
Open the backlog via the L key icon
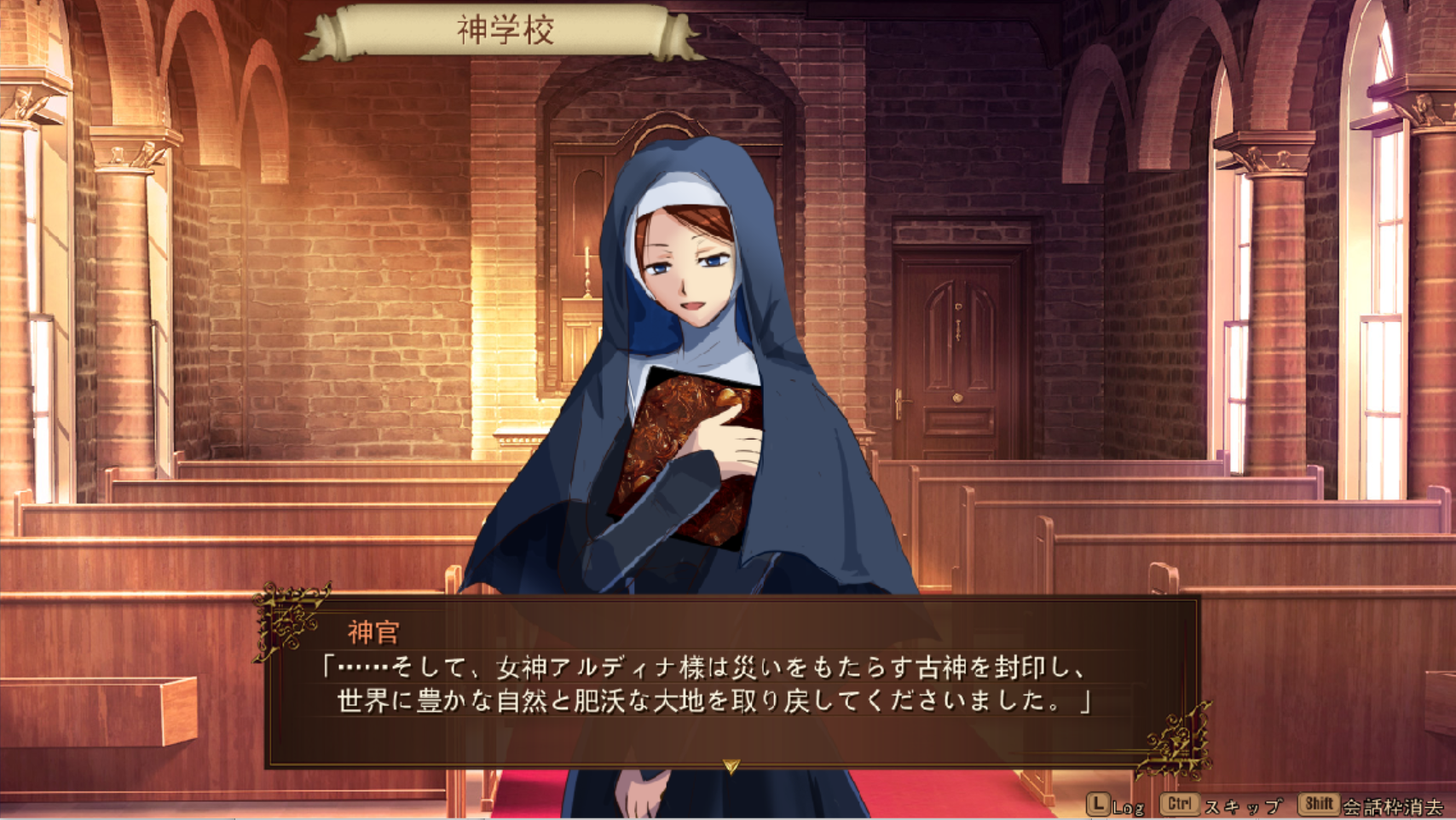(1100, 802)
